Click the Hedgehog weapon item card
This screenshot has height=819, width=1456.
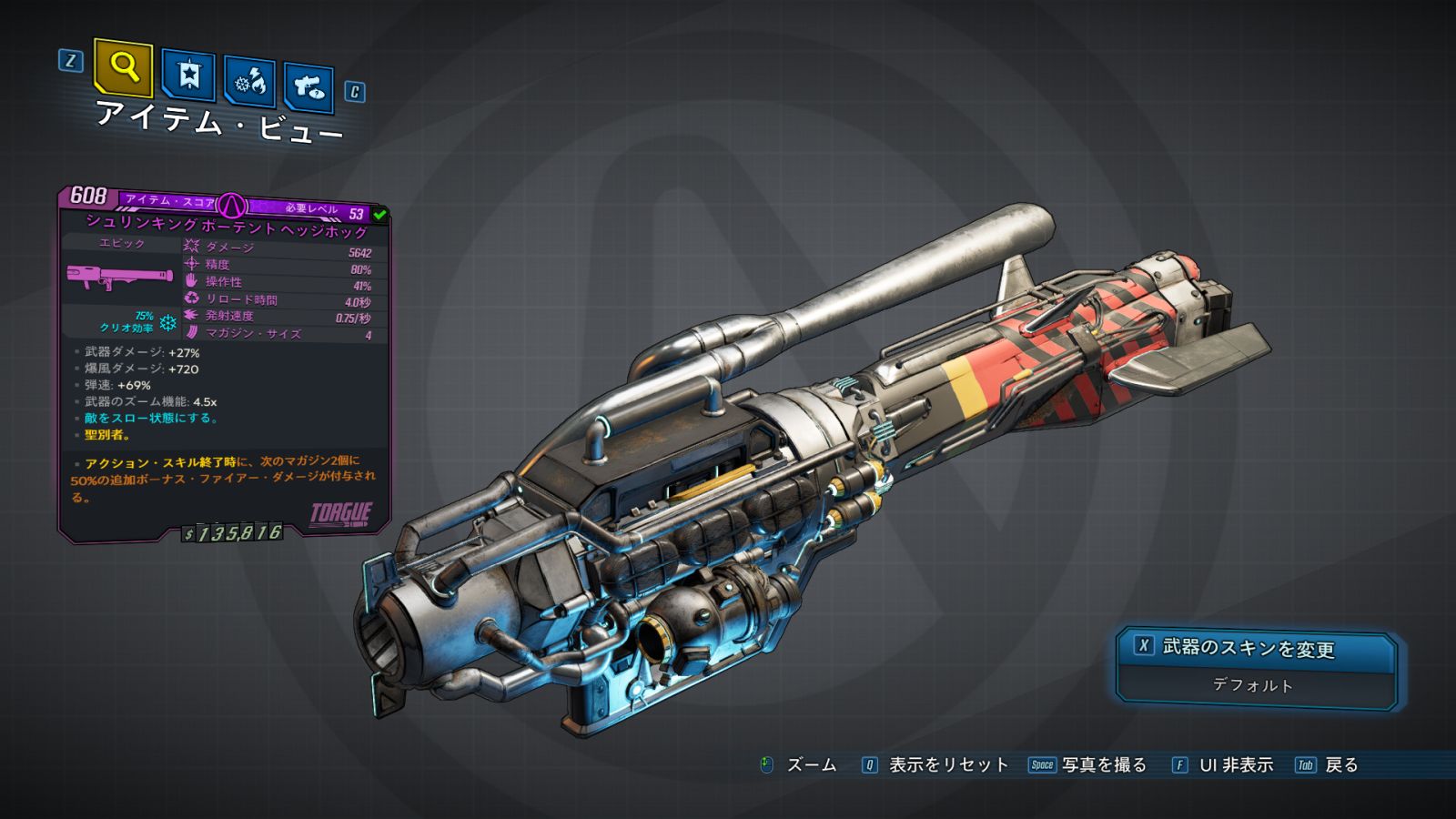[224, 364]
